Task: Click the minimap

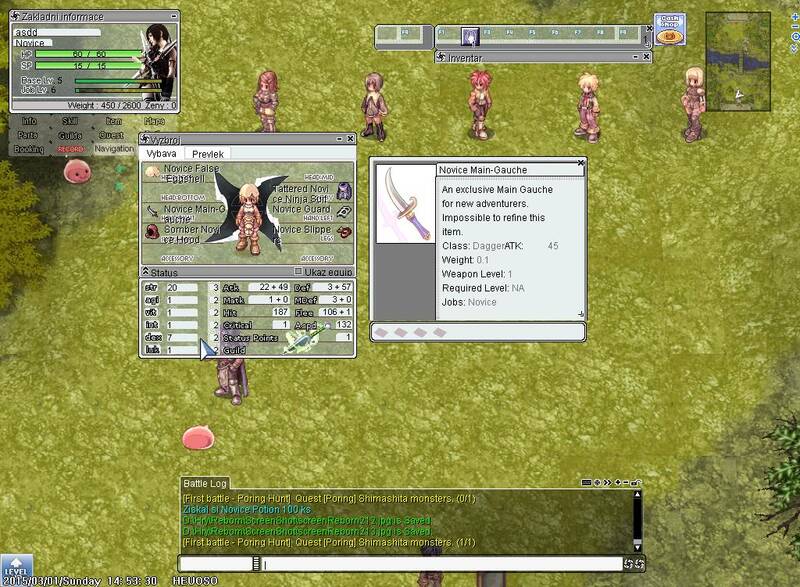Action: (738, 61)
